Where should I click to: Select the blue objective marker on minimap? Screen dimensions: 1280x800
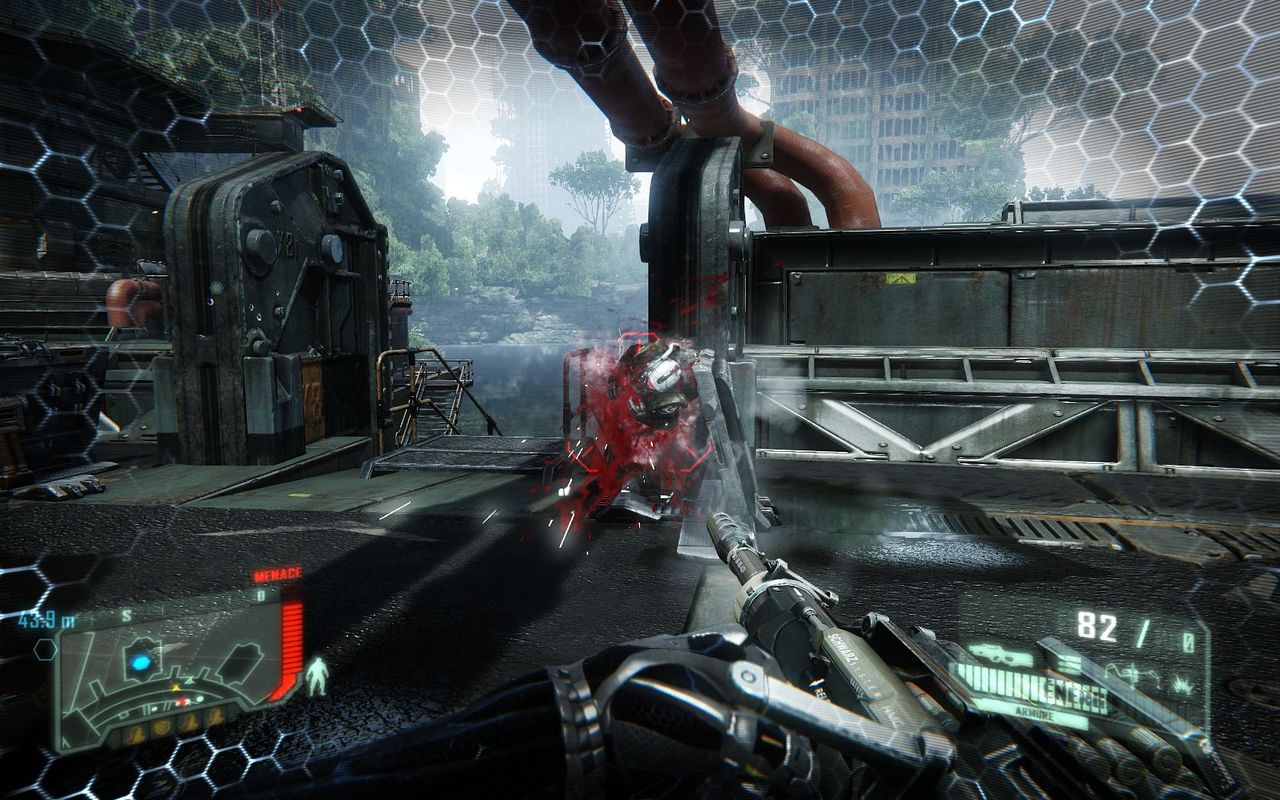click(x=142, y=661)
